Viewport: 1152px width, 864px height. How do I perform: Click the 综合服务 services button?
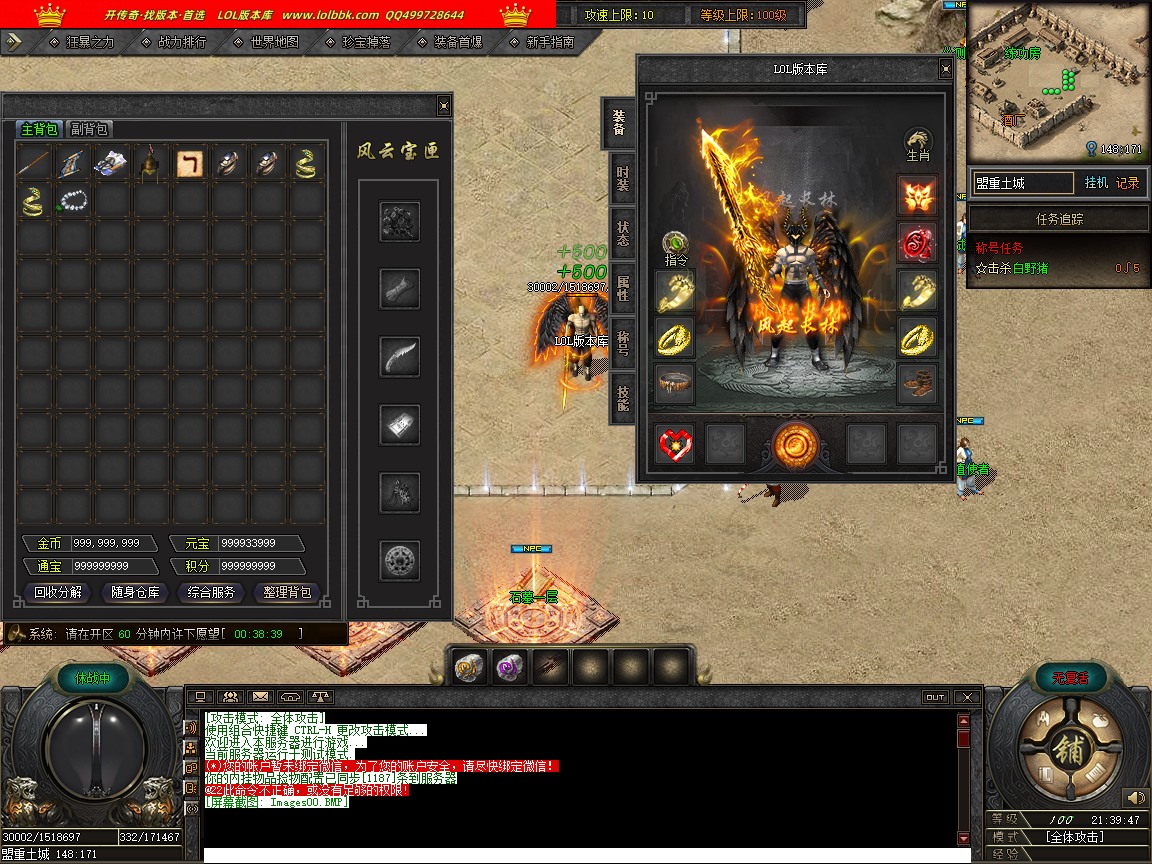[x=211, y=592]
